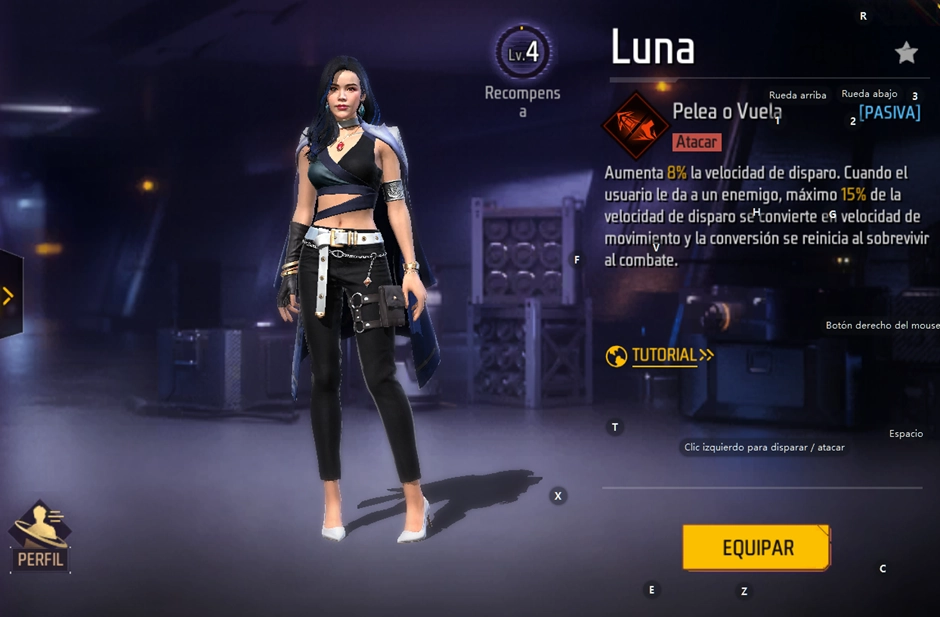940x617 pixels.
Task: Expand the left side arrow panel
Action: [9, 295]
